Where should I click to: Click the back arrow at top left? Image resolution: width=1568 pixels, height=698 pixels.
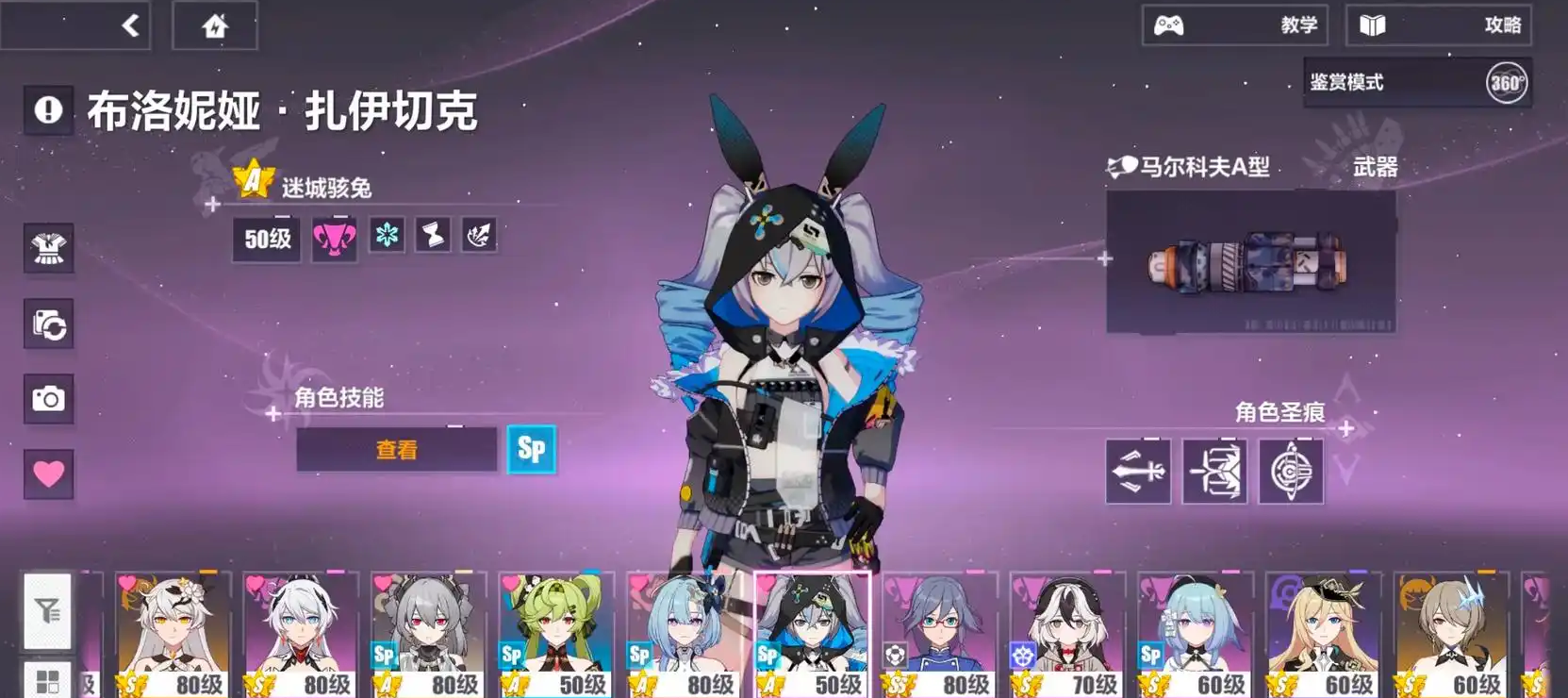tap(132, 25)
